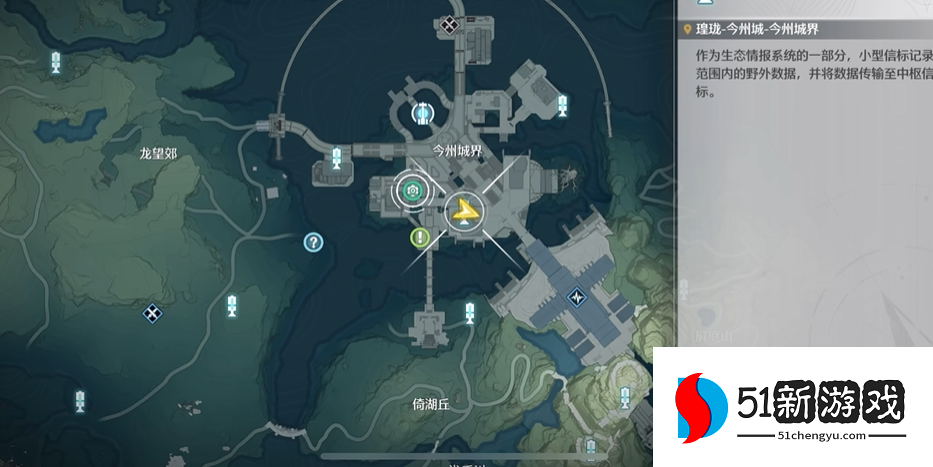Image resolution: width=933 pixels, height=467 pixels.
Task: Open the green exclamation quest marker
Action: (x=421, y=238)
